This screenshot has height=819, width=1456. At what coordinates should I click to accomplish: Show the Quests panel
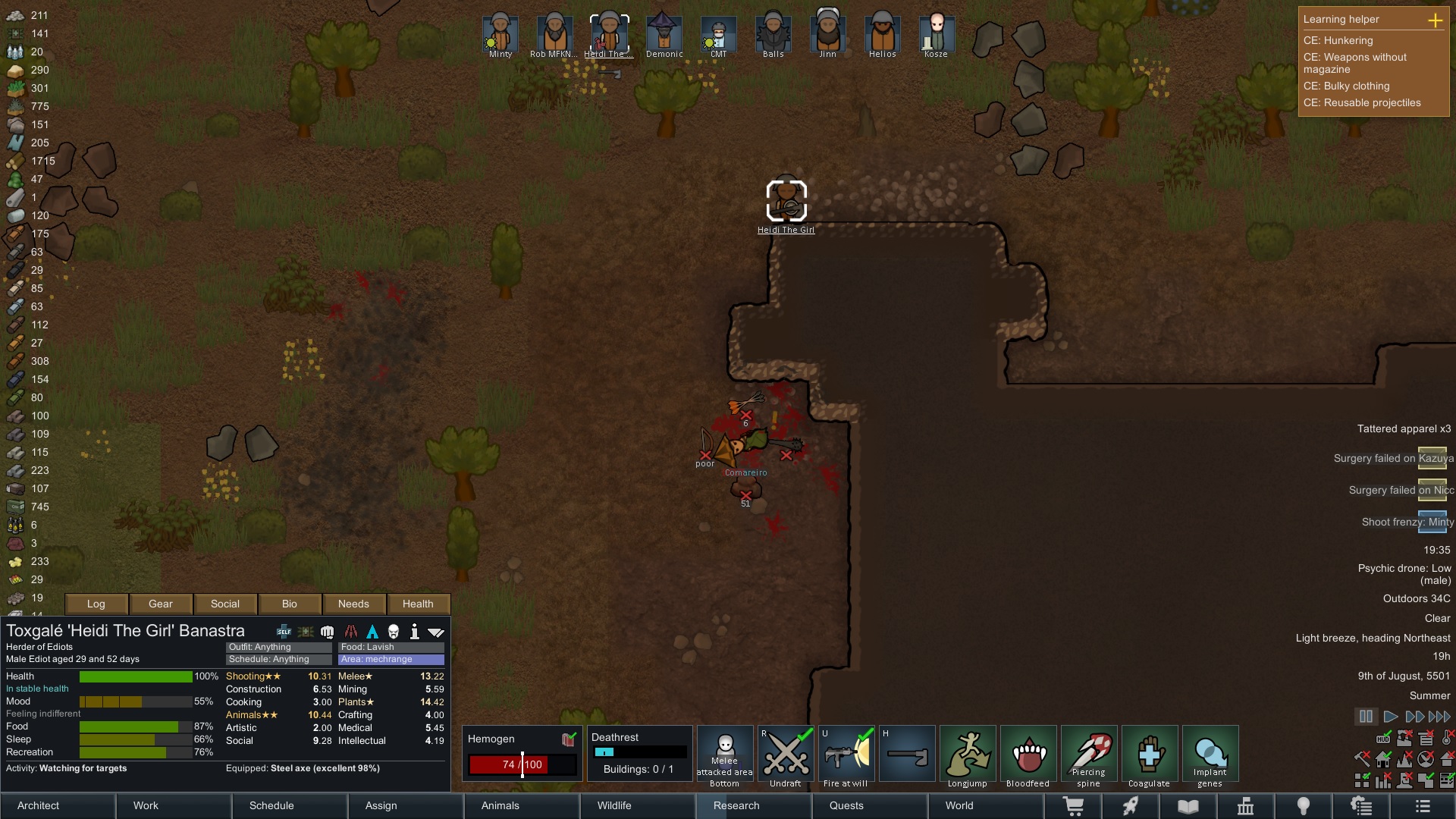pyautogui.click(x=869, y=805)
